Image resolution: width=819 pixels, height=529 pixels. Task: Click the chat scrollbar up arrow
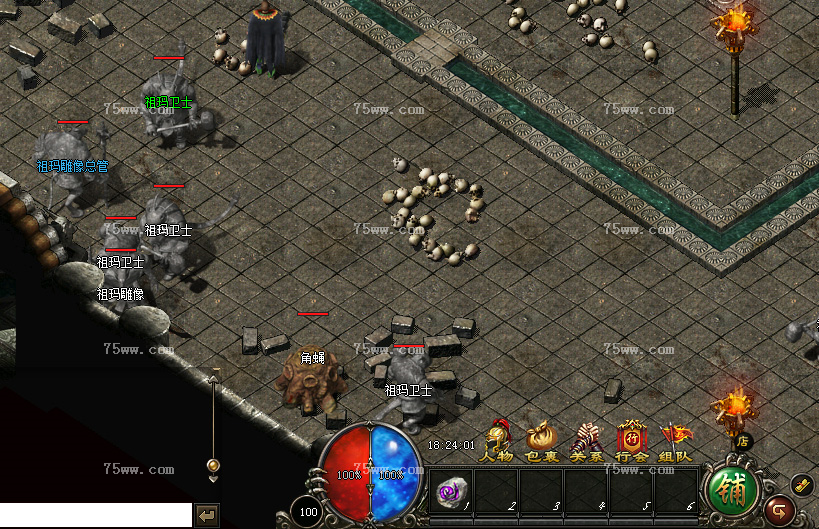pos(213,376)
